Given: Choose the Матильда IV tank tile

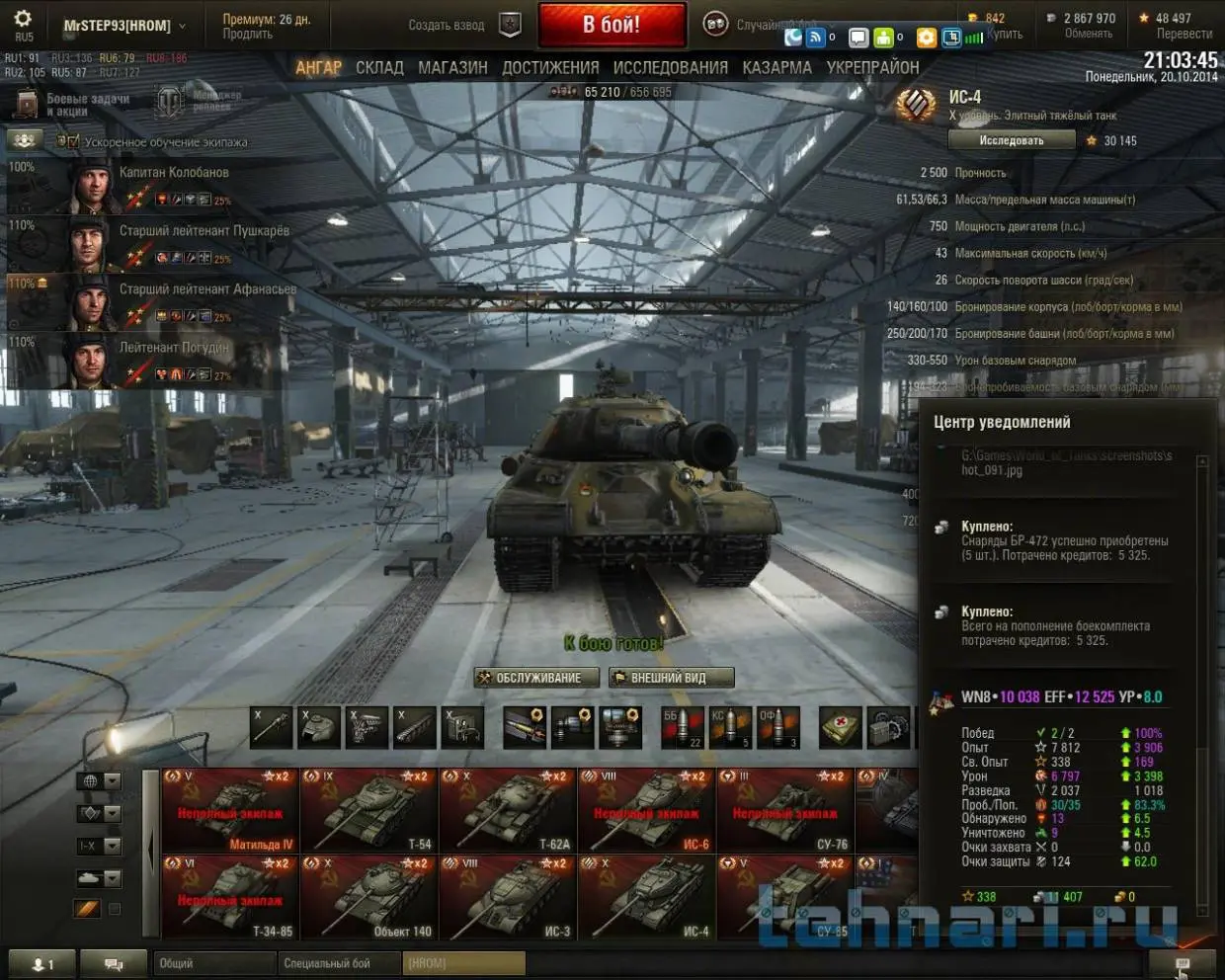Looking at the screenshot, I should click(x=230, y=810).
